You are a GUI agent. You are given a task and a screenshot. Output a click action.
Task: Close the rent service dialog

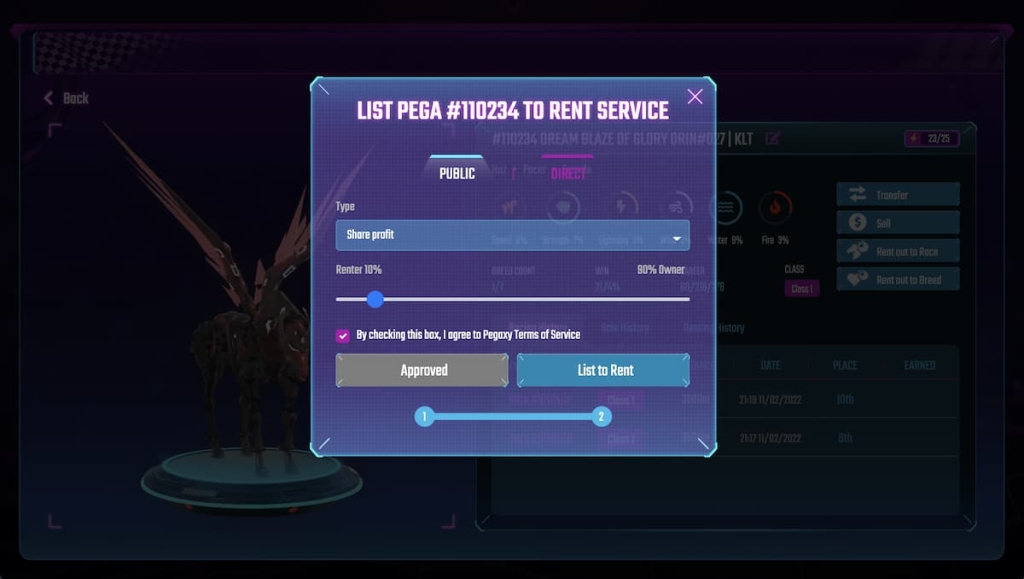click(695, 97)
